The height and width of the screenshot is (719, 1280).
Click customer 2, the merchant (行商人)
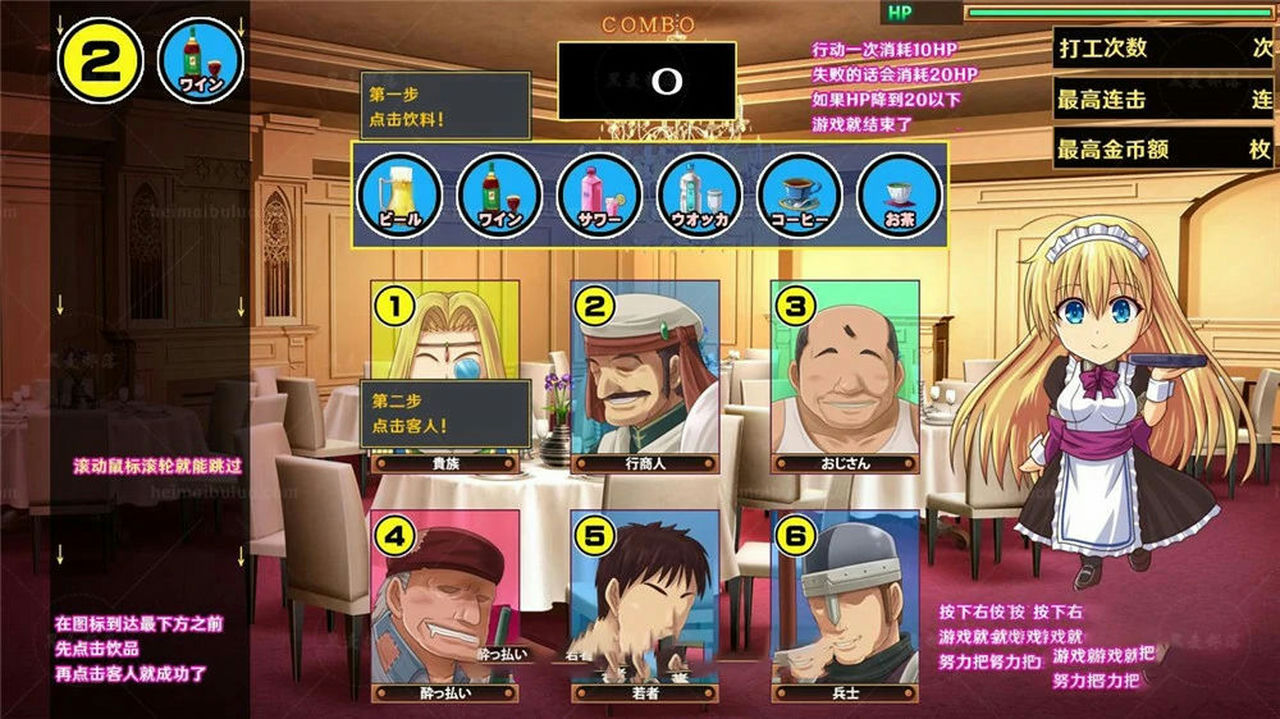tap(645, 375)
